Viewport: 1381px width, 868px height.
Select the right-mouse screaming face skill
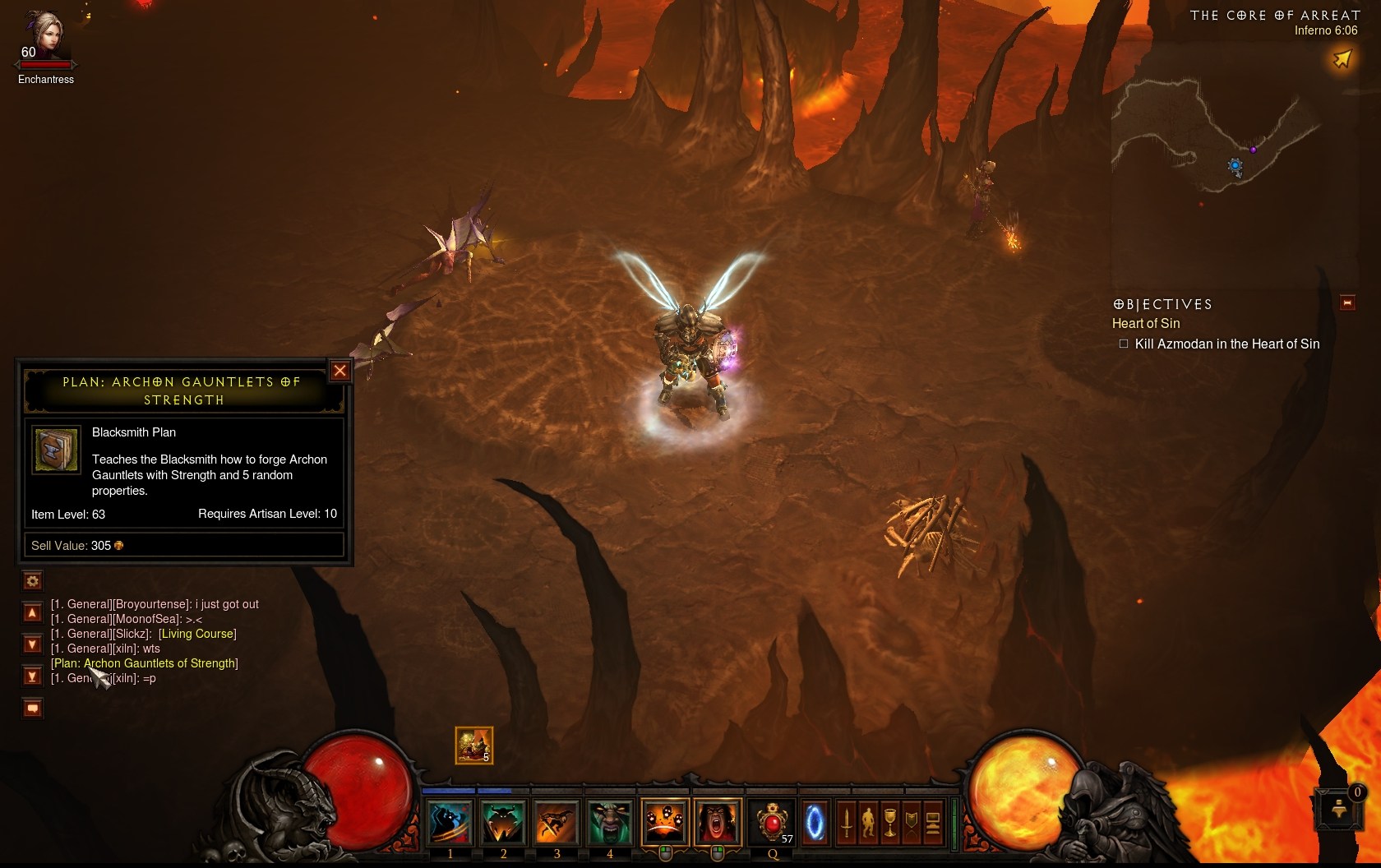coord(717,822)
